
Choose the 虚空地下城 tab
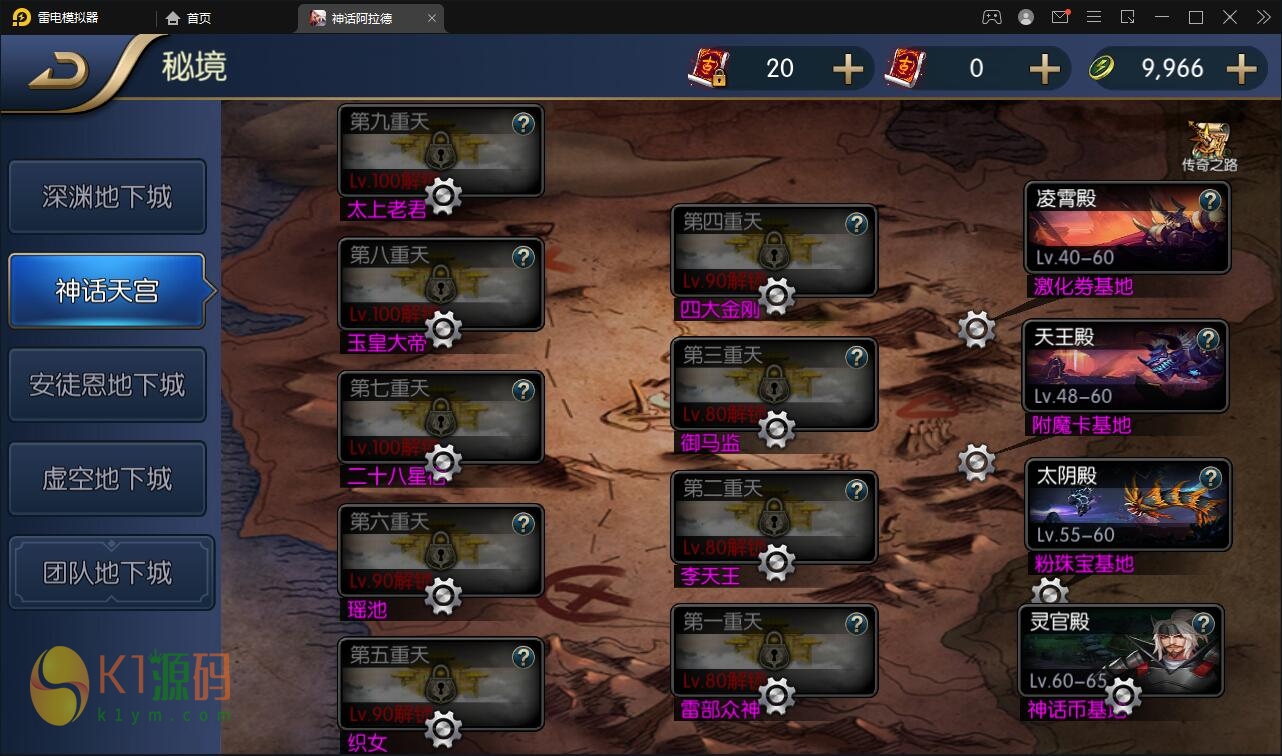point(107,479)
